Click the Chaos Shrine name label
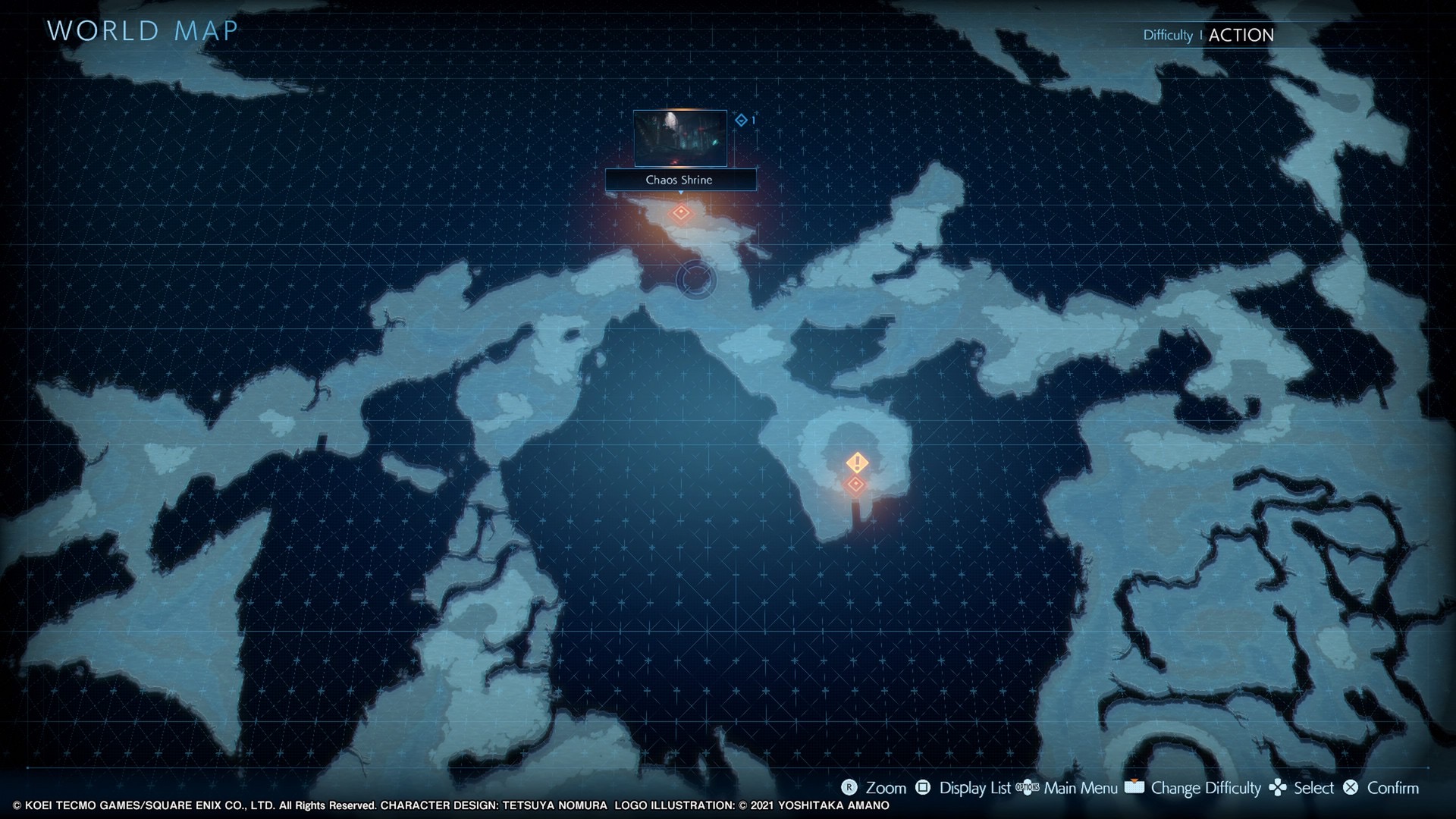 [680, 180]
